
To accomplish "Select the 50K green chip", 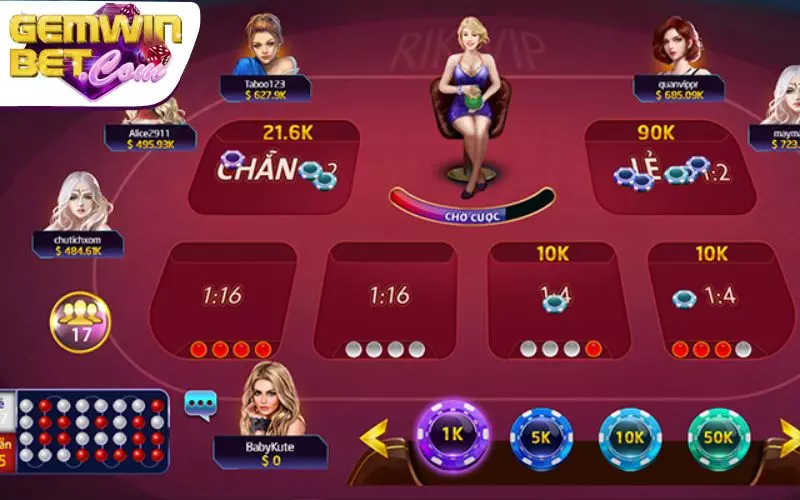I will click(720, 437).
